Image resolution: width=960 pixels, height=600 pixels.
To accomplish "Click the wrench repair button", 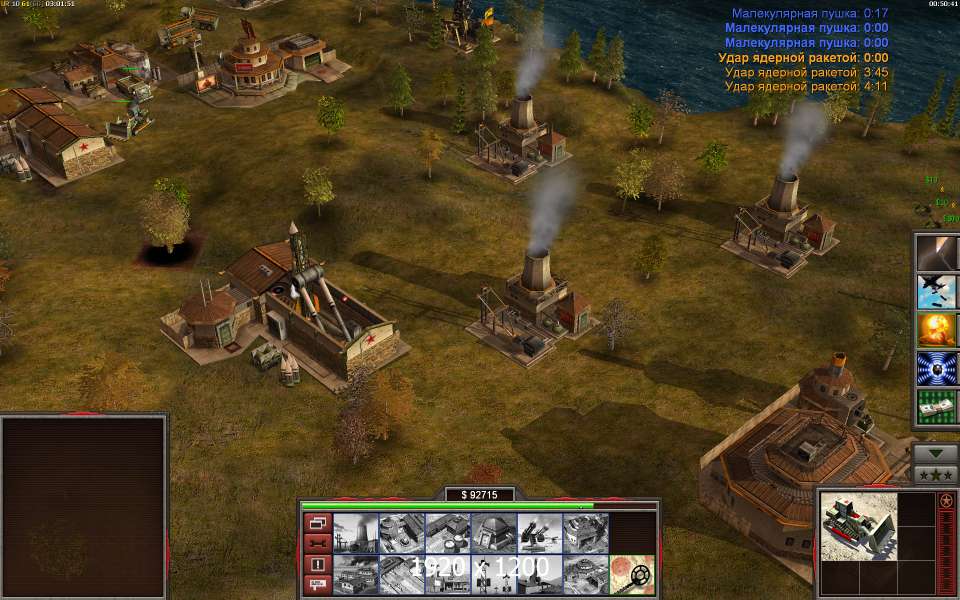I will click(x=317, y=543).
